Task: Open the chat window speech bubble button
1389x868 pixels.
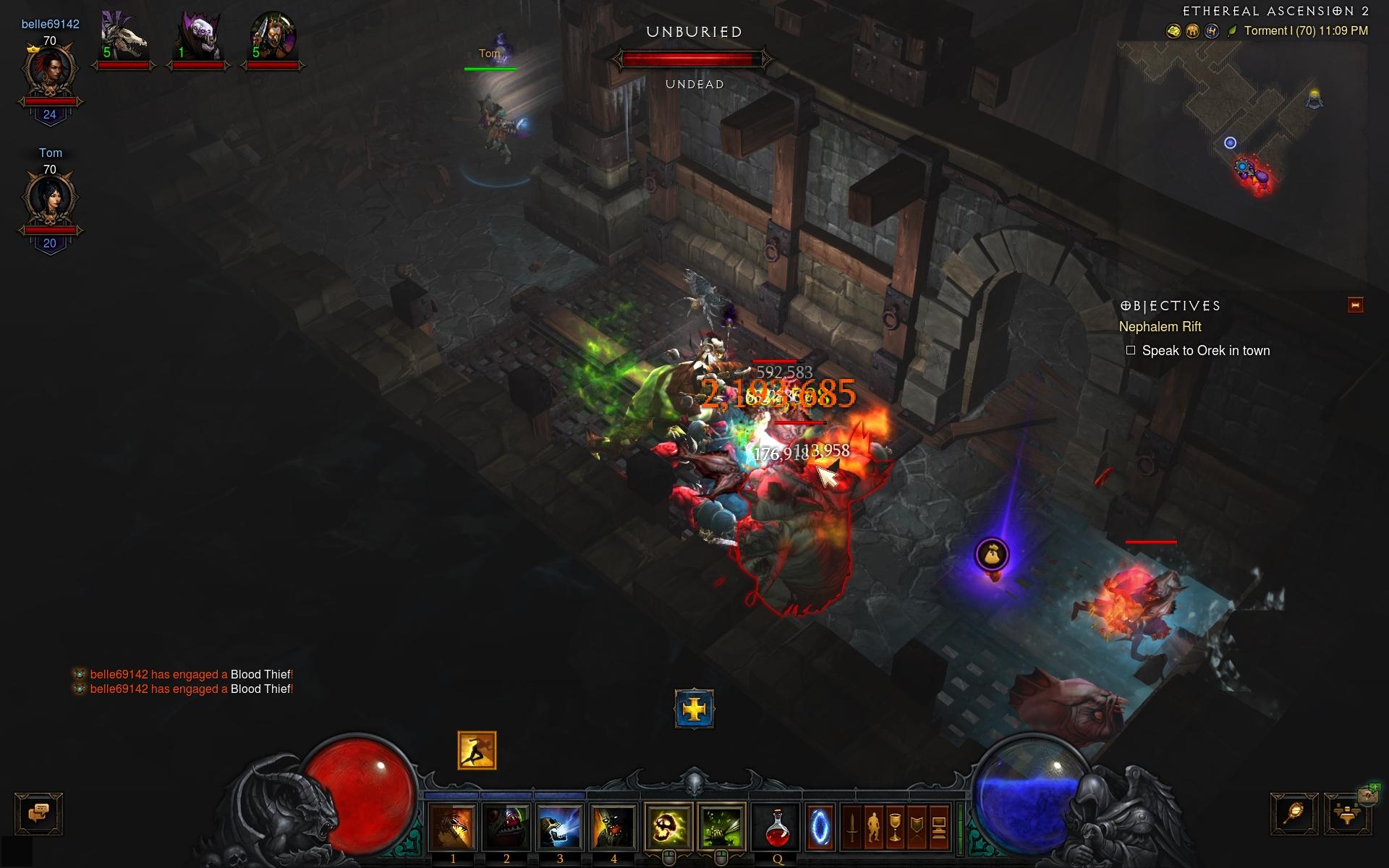Action: (x=39, y=813)
